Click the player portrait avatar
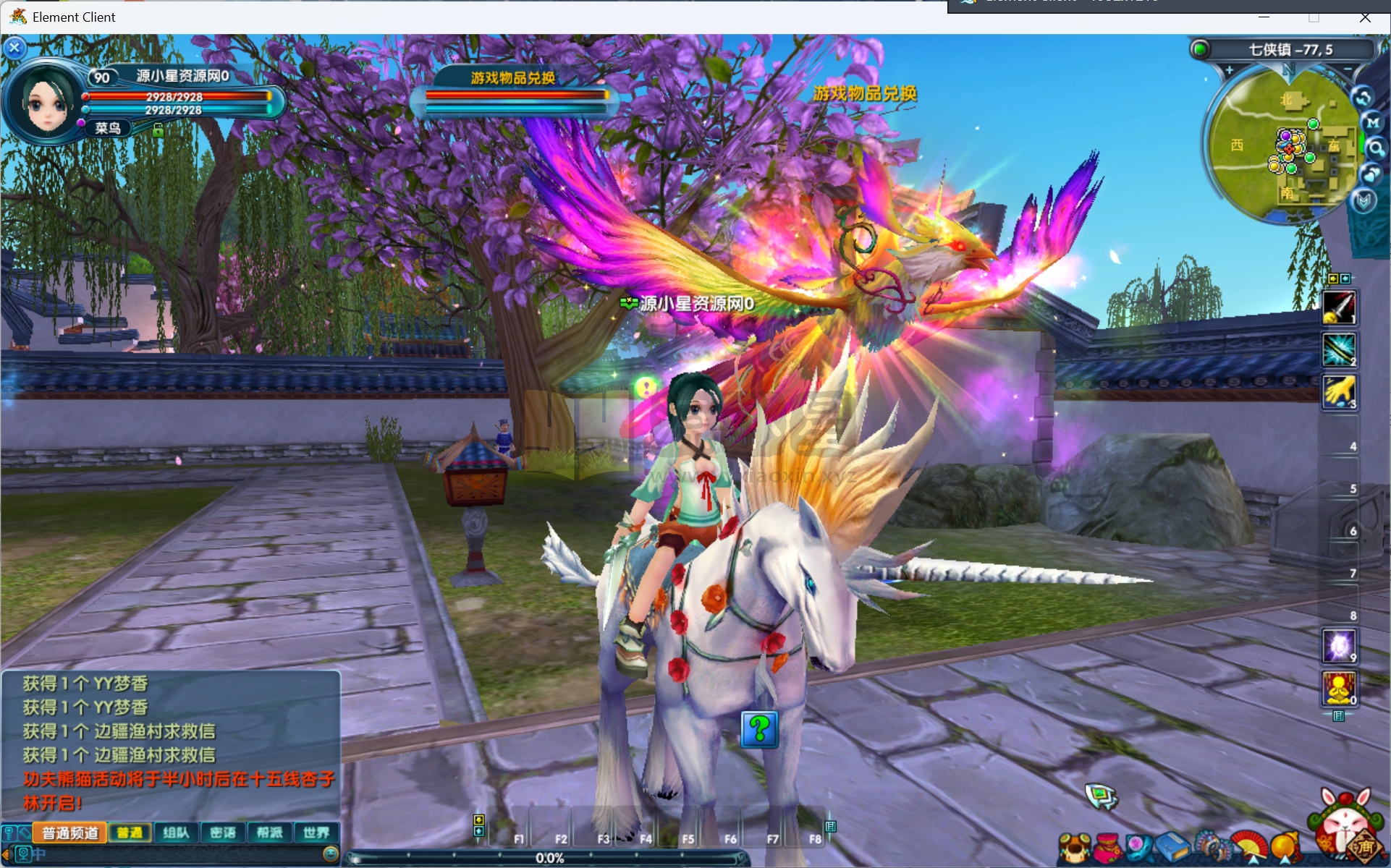1391x868 pixels. [46, 103]
